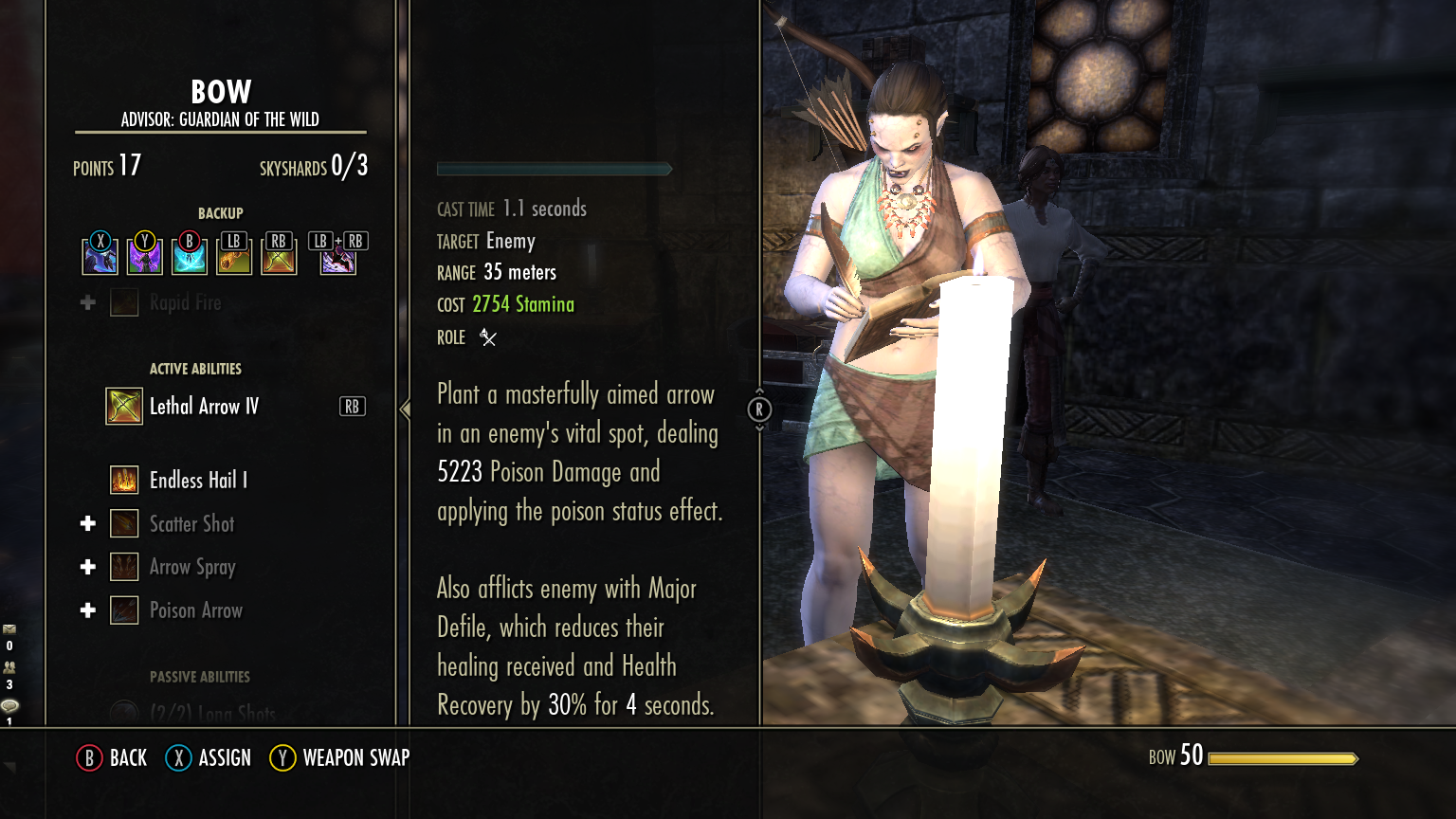Image resolution: width=1456 pixels, height=819 pixels.
Task: Select the Endless Hail I ability
Action: pyautogui.click(x=197, y=481)
